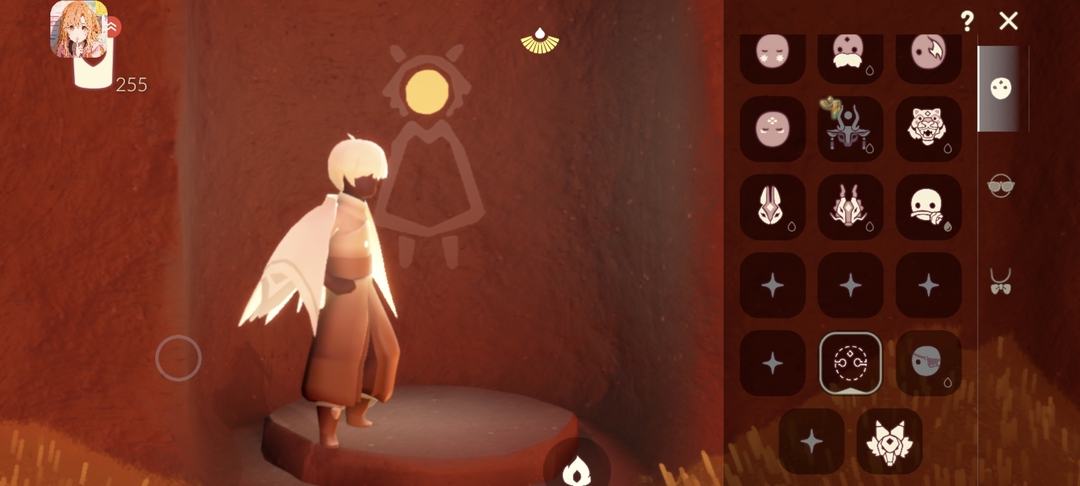This screenshot has height=486, width=1080.
Task: Choose the rabbit mask
Action: (772, 207)
